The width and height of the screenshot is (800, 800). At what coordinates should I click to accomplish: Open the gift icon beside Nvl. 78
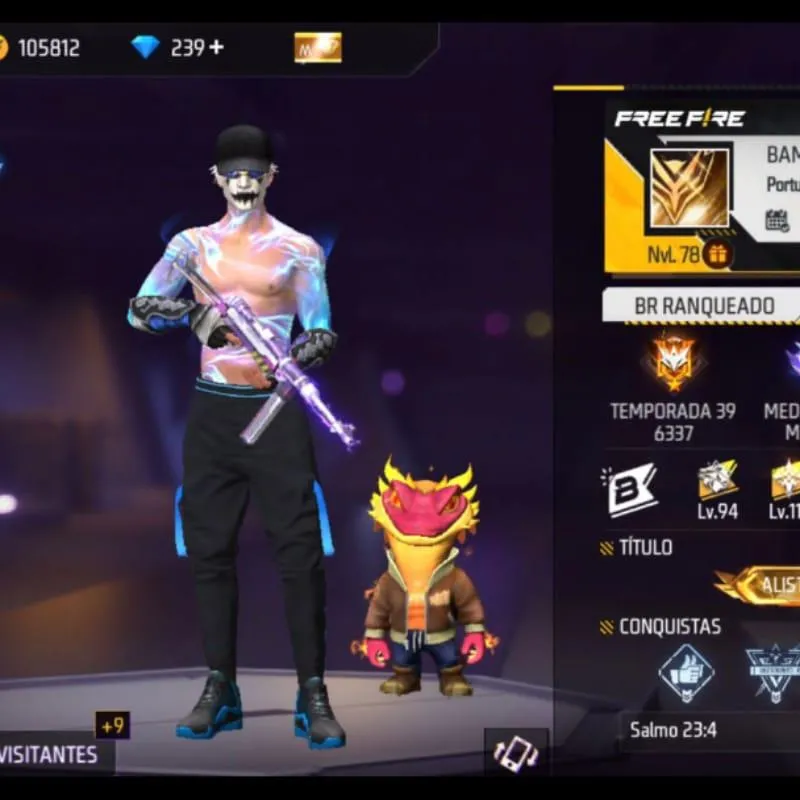click(716, 254)
